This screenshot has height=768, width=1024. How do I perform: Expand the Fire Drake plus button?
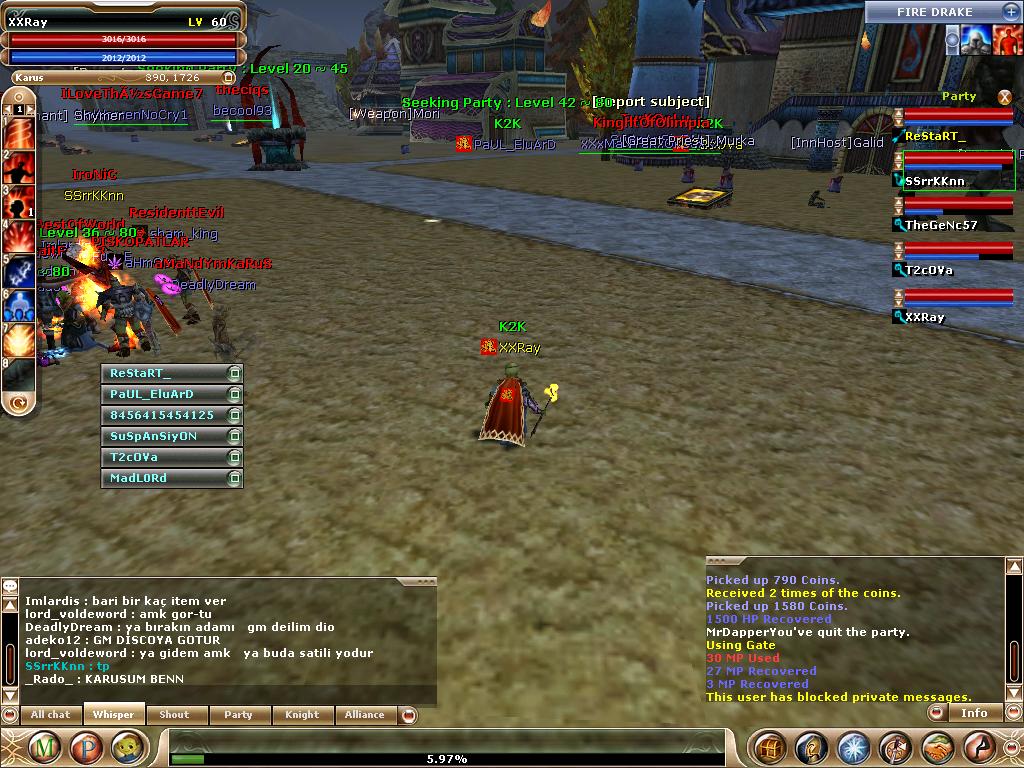coord(1011,12)
